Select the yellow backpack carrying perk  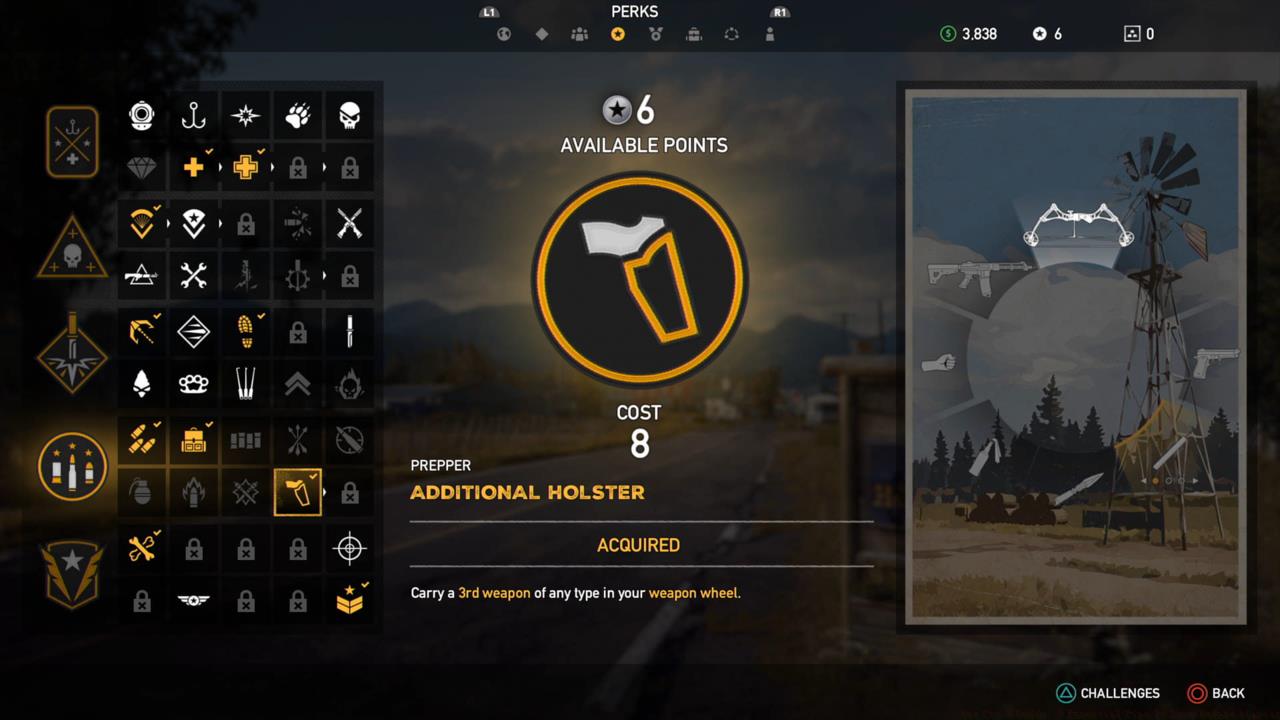pyautogui.click(x=193, y=439)
